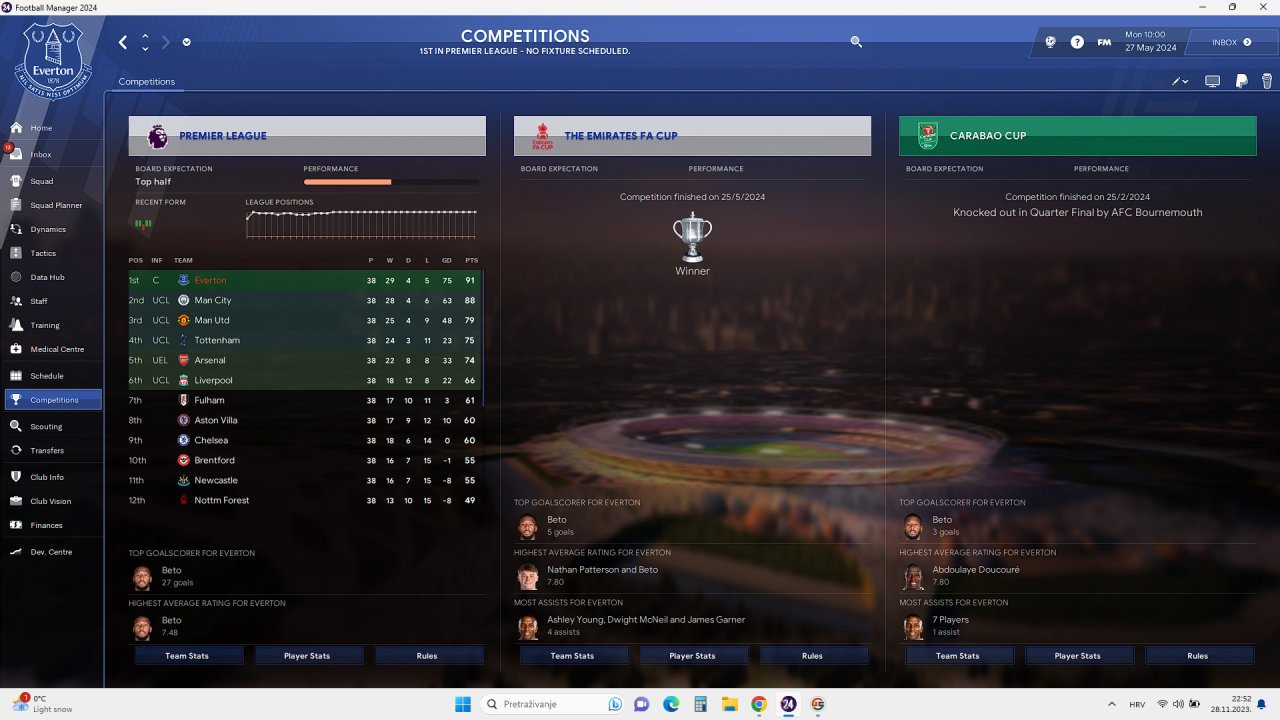Screen dimensions: 1280x720
Task: Open the search magnifier icon
Action: pos(856,42)
